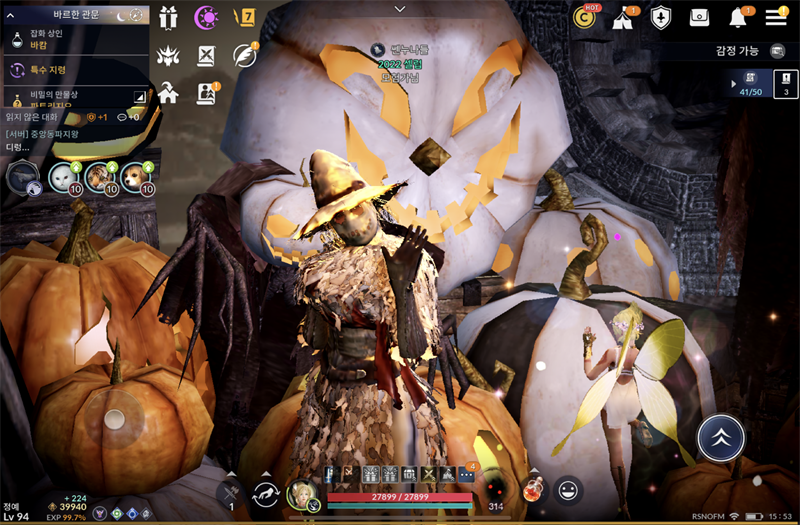Select the puppy pet portrait

(134, 178)
